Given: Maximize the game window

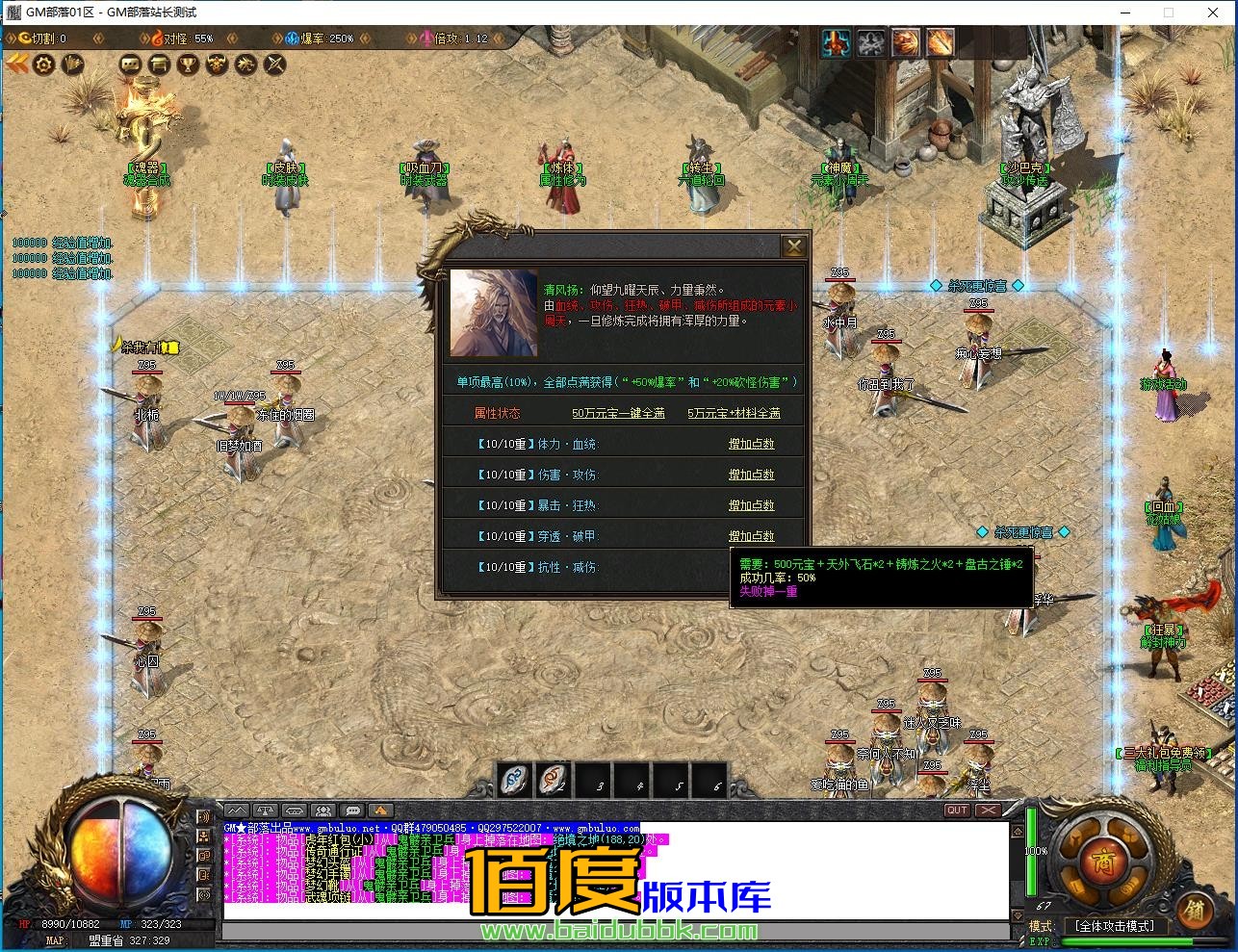Looking at the screenshot, I should pyautogui.click(x=1169, y=13).
